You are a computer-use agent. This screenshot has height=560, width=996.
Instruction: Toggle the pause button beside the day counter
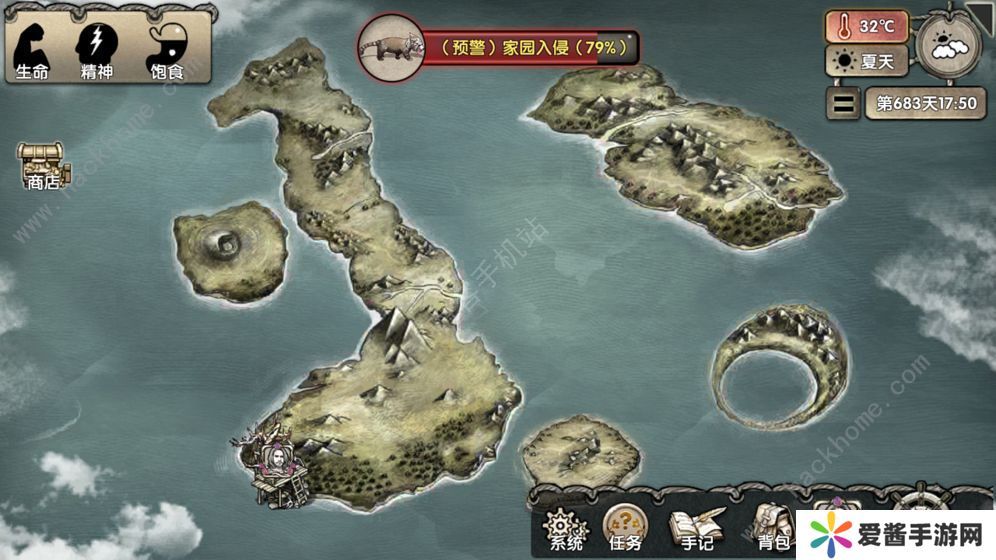click(845, 102)
